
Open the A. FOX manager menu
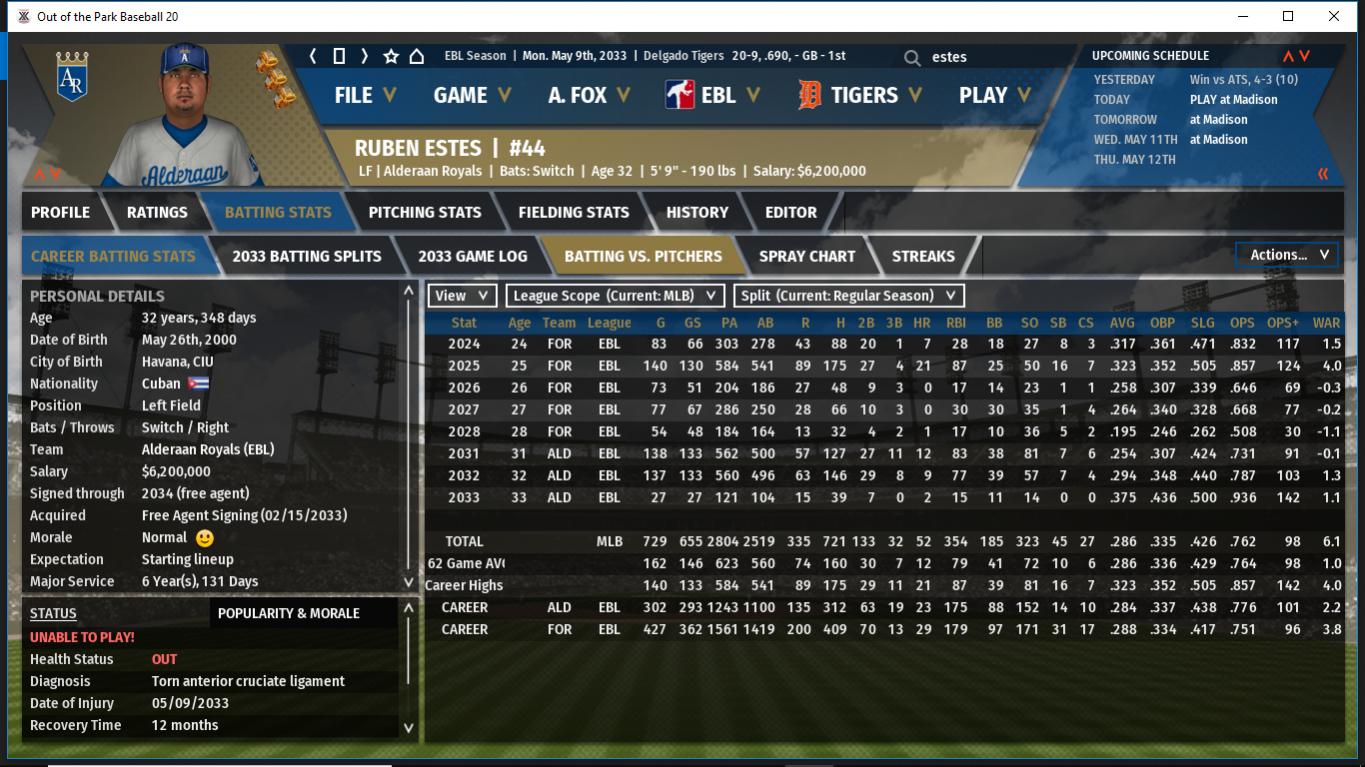pos(588,95)
